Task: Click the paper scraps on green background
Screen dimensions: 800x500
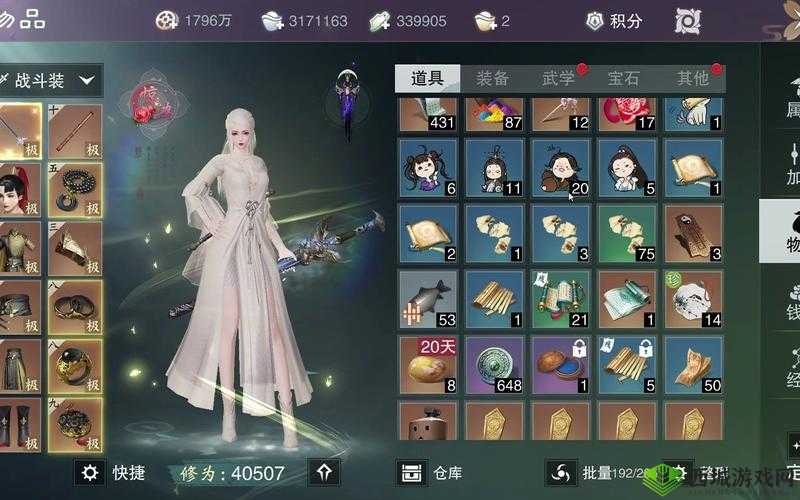Action: pyautogui.click(x=627, y=232)
